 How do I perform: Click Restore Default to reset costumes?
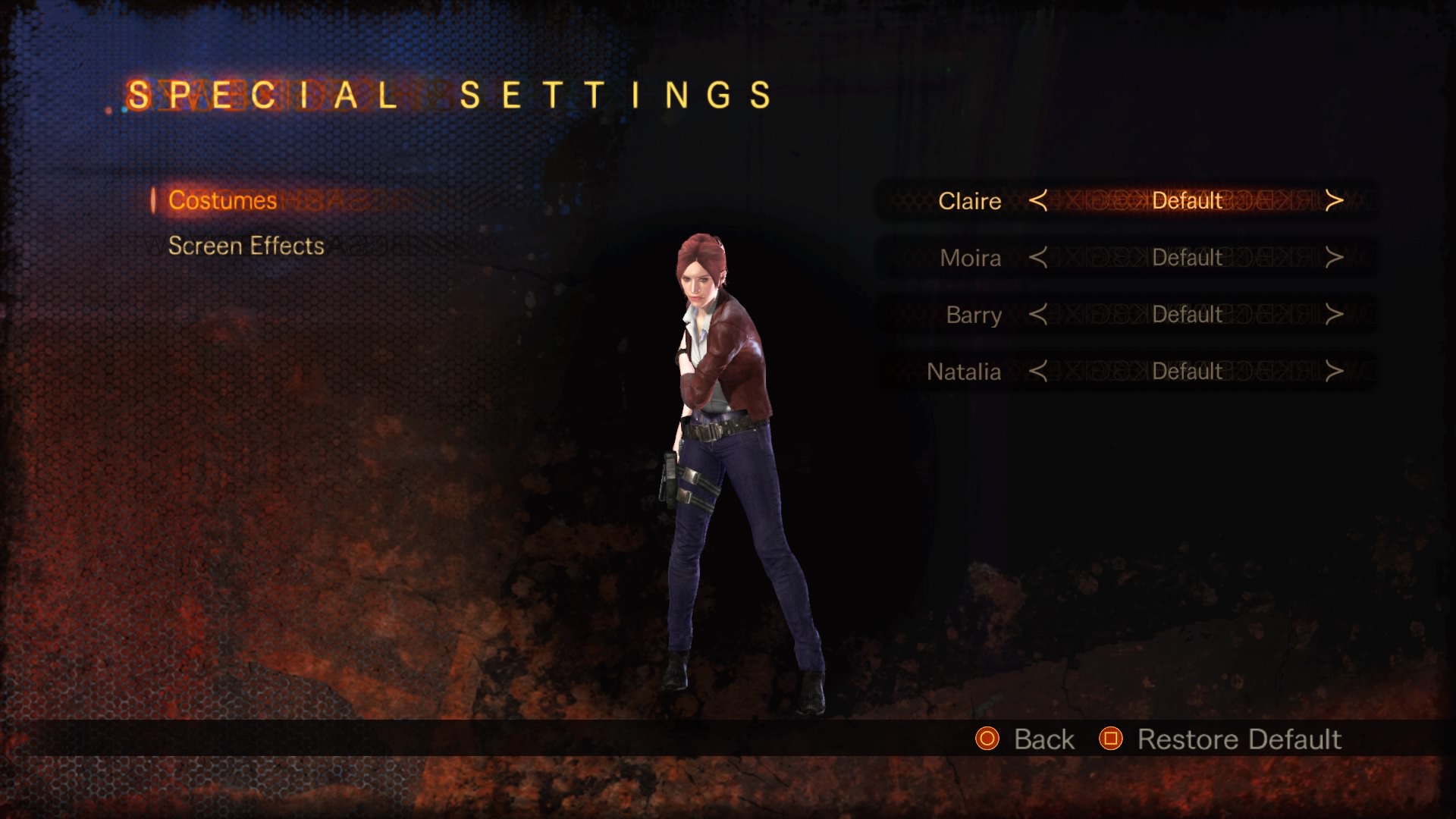(1238, 739)
